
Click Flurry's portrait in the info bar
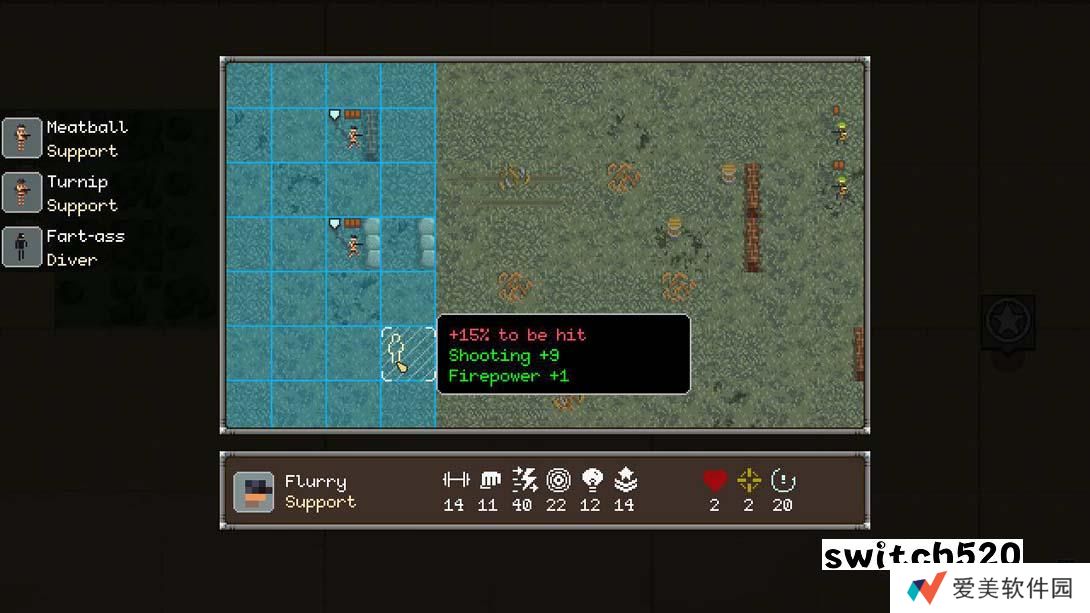click(254, 492)
